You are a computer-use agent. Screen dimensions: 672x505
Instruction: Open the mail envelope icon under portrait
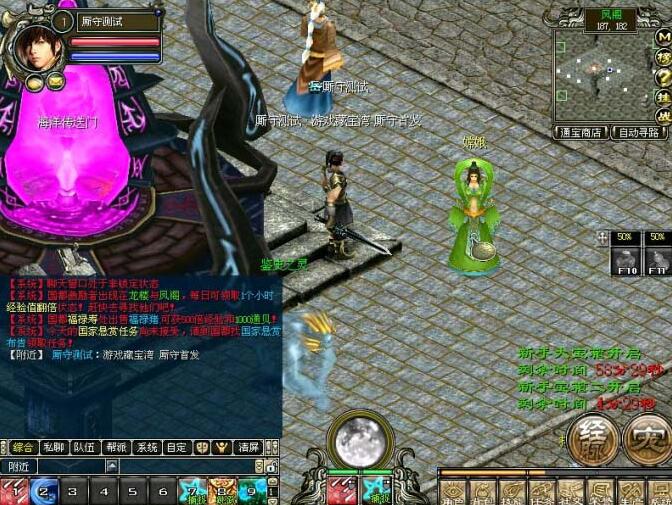54,81
